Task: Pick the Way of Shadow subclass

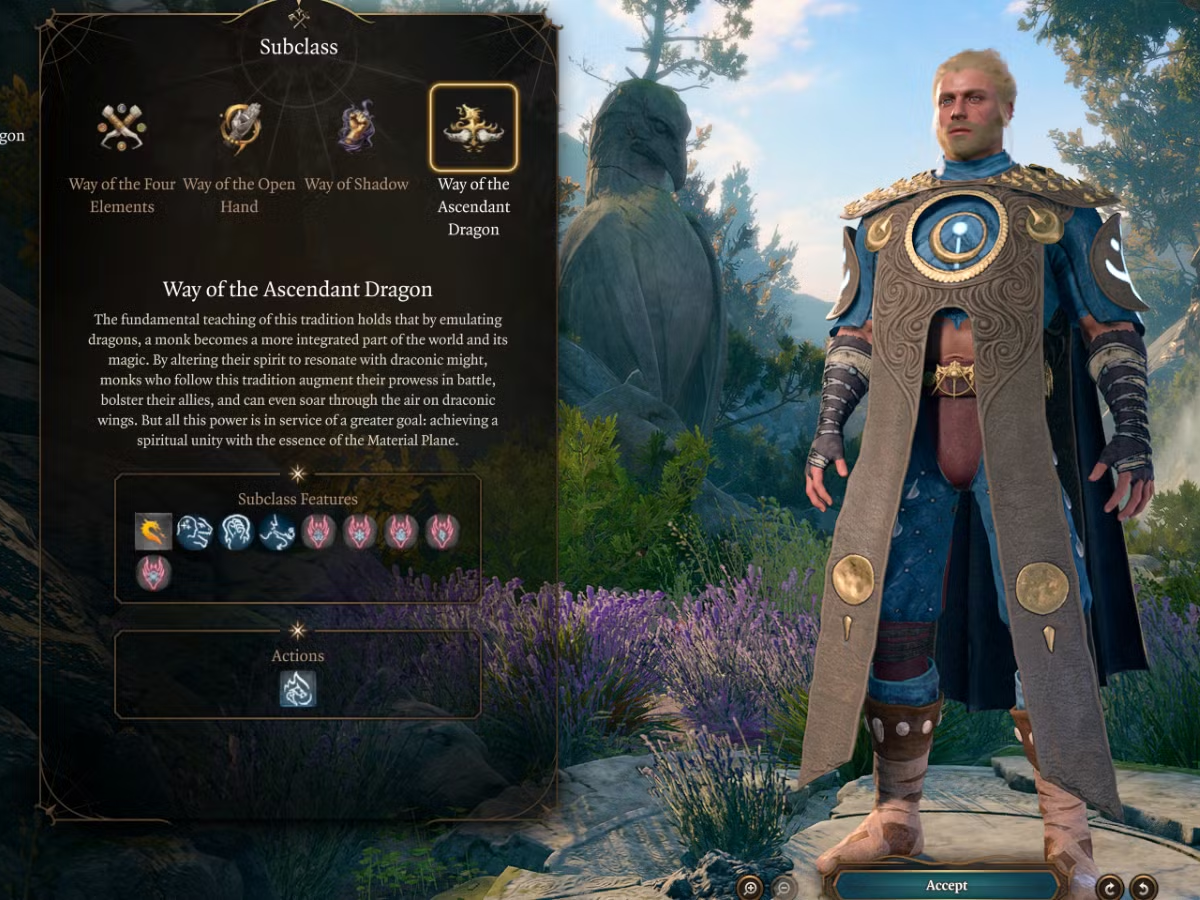Action: click(357, 128)
